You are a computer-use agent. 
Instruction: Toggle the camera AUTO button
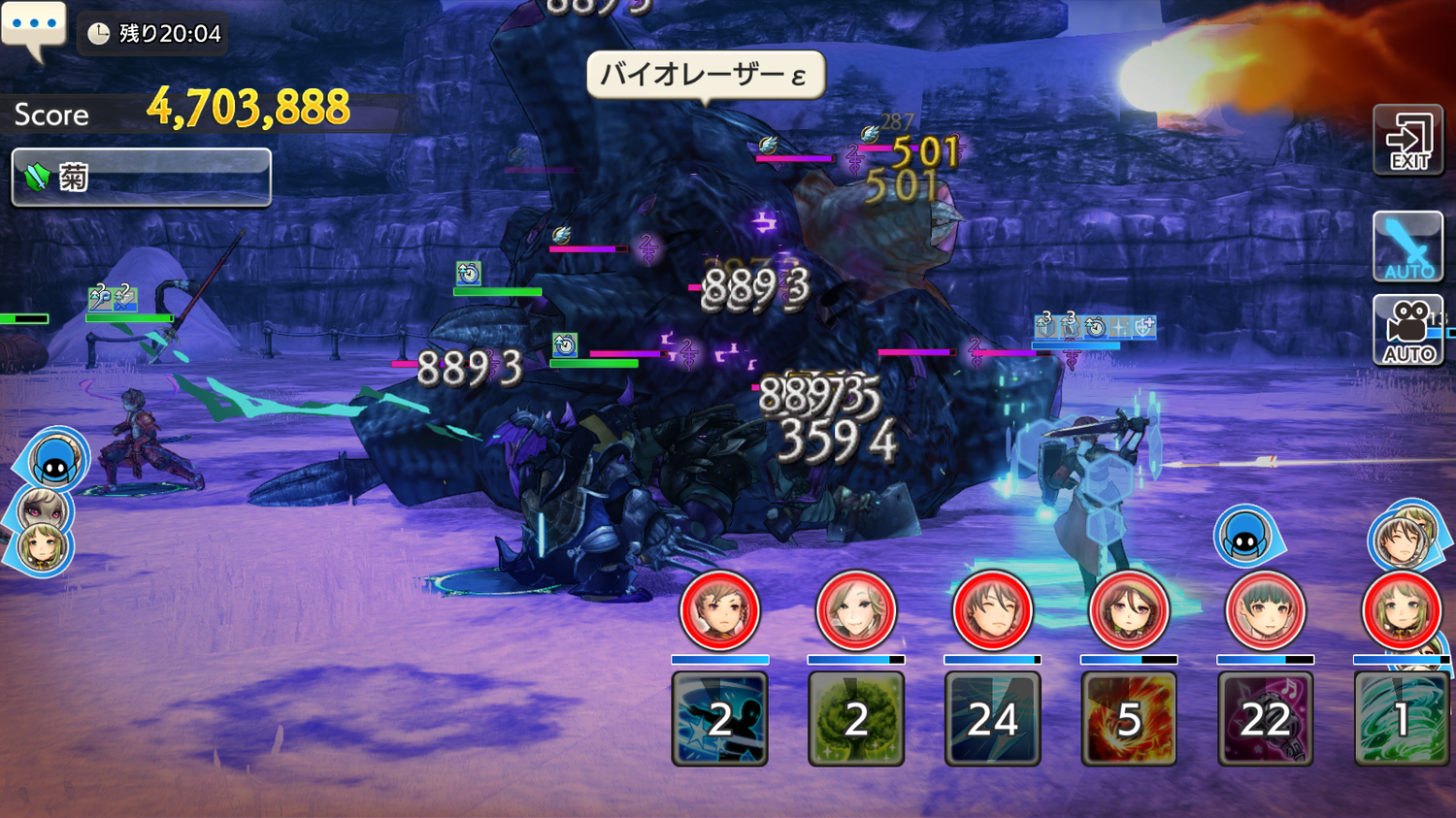[x=1408, y=332]
